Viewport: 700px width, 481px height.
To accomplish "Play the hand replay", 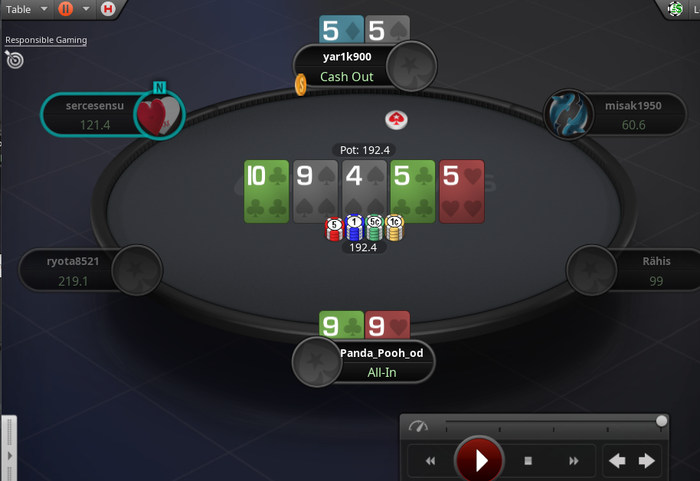I will 479,461.
